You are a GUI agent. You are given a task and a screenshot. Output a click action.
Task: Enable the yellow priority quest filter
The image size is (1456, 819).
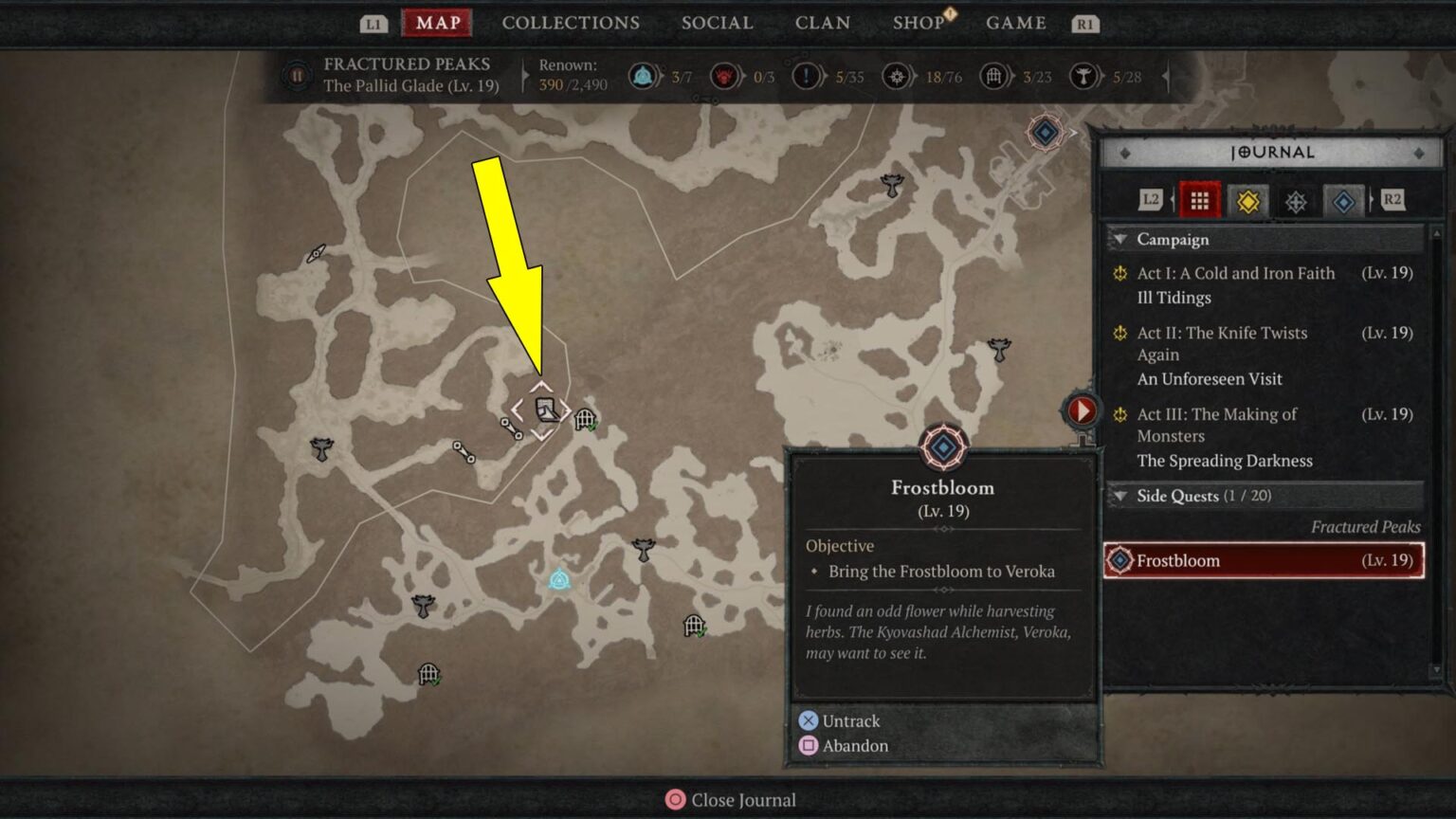1248,201
